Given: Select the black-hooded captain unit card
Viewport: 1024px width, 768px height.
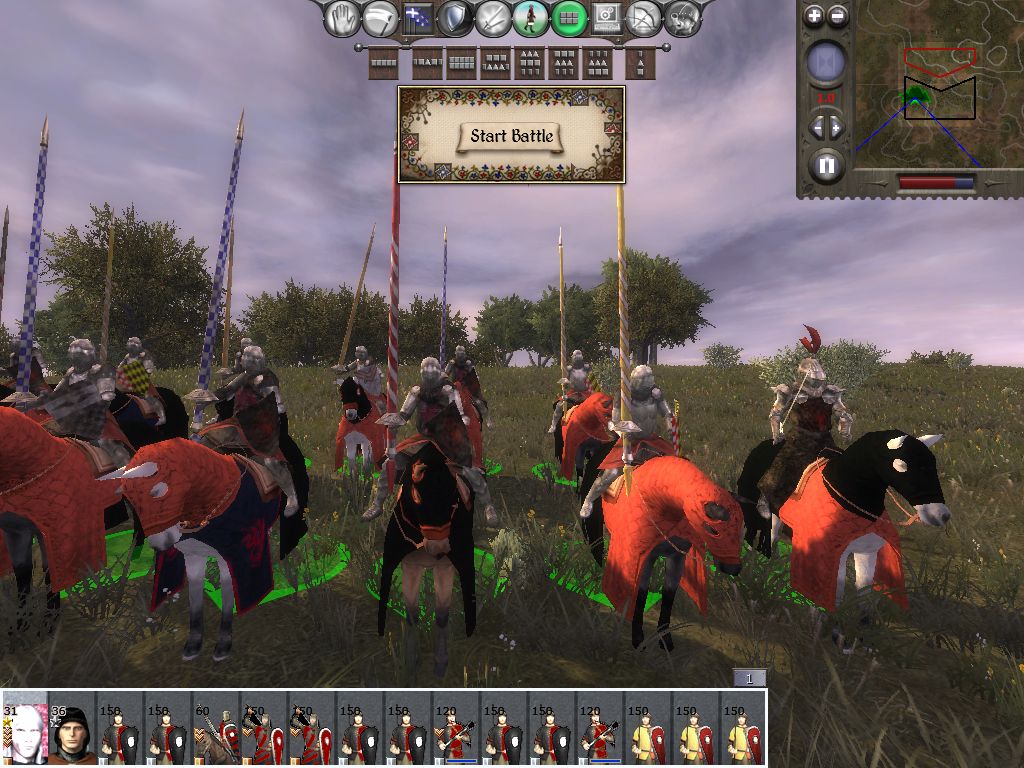Looking at the screenshot, I should pyautogui.click(x=72, y=729).
